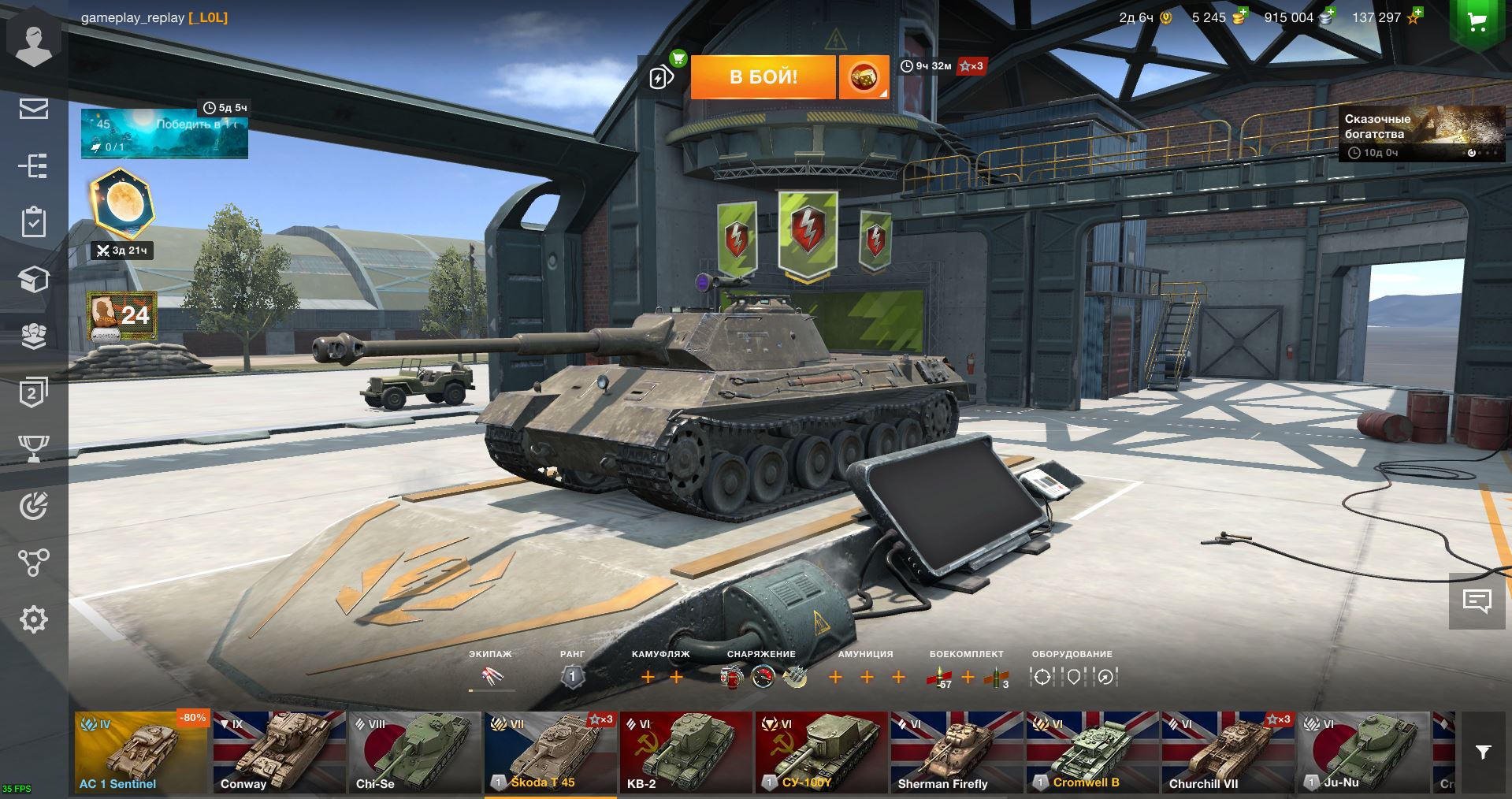Pick the Sherman Firefly tank
The width and height of the screenshot is (1512, 799).
click(x=957, y=753)
